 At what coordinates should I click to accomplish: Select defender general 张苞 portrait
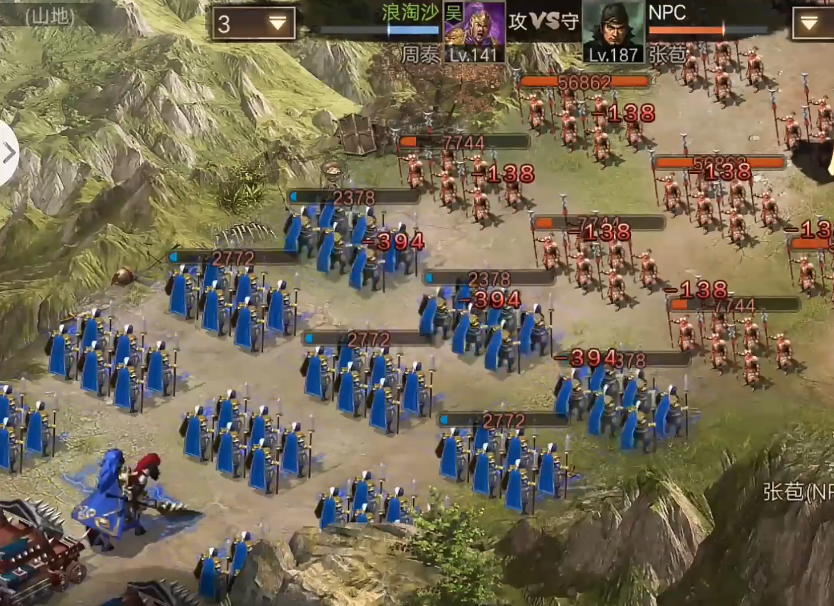coord(613,24)
